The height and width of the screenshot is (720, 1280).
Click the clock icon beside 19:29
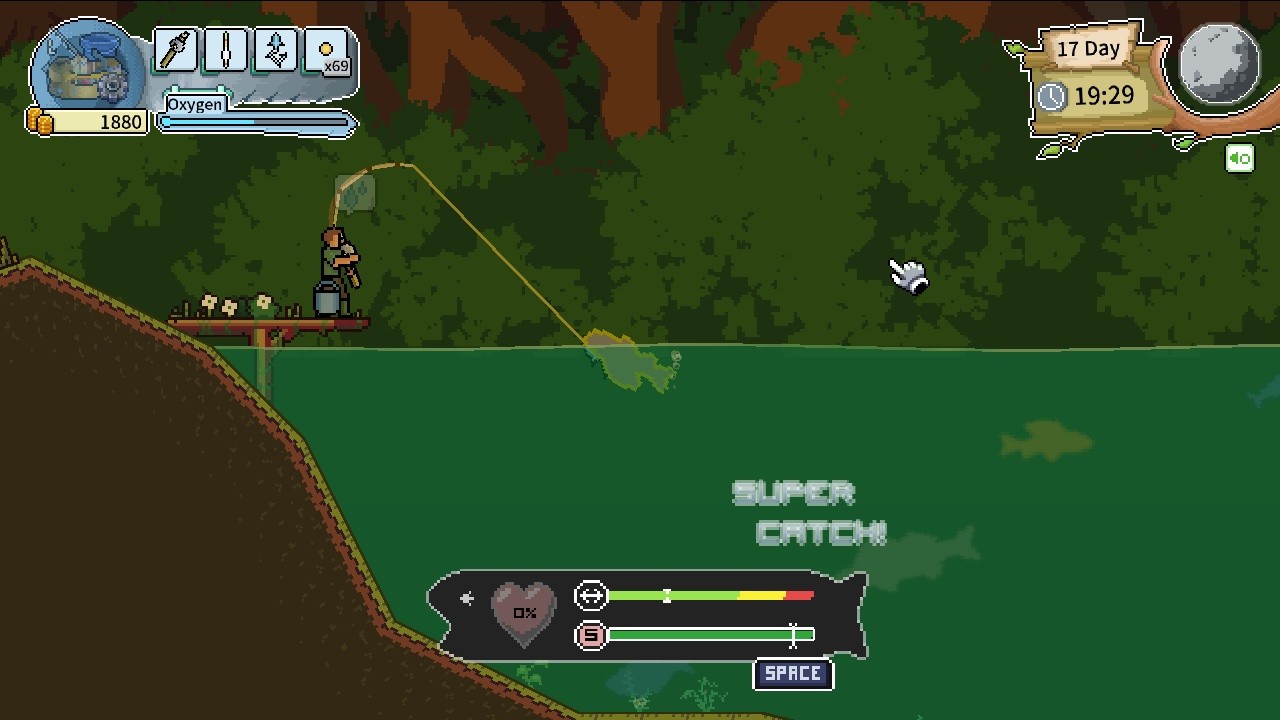[x=1053, y=98]
